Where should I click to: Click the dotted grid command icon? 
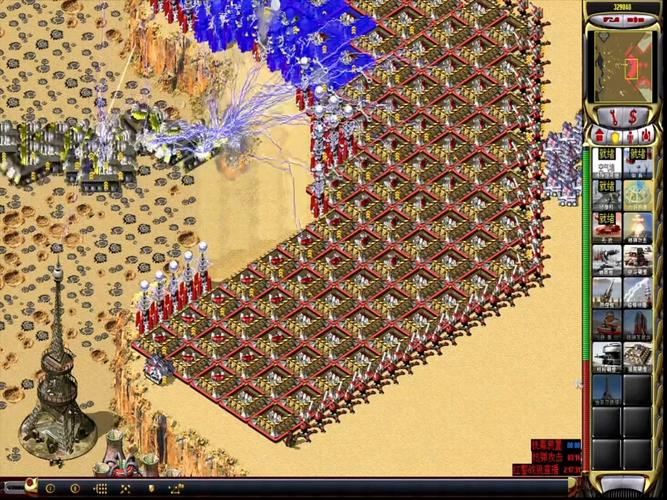[101, 488]
